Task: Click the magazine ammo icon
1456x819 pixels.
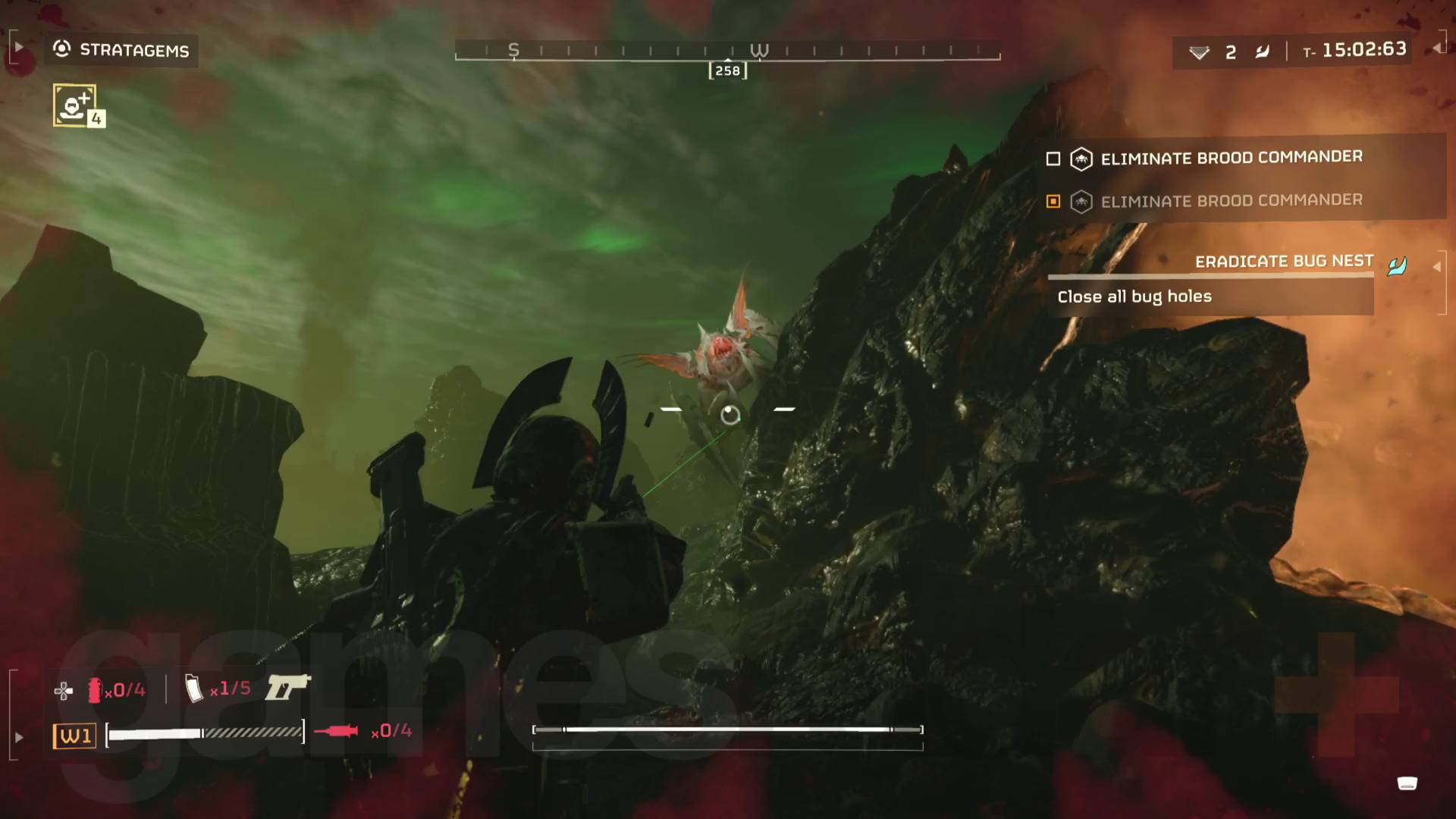Action: (x=194, y=689)
